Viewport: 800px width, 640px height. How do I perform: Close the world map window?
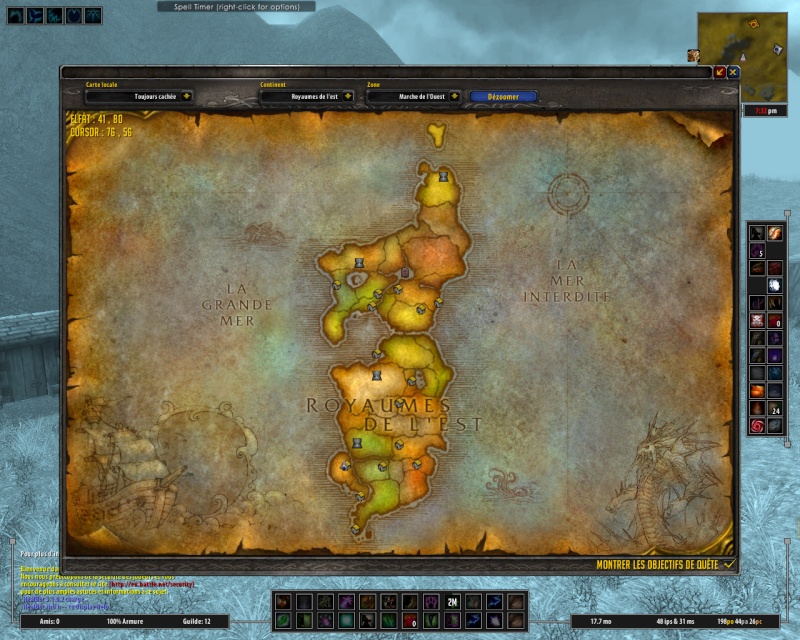[x=733, y=72]
